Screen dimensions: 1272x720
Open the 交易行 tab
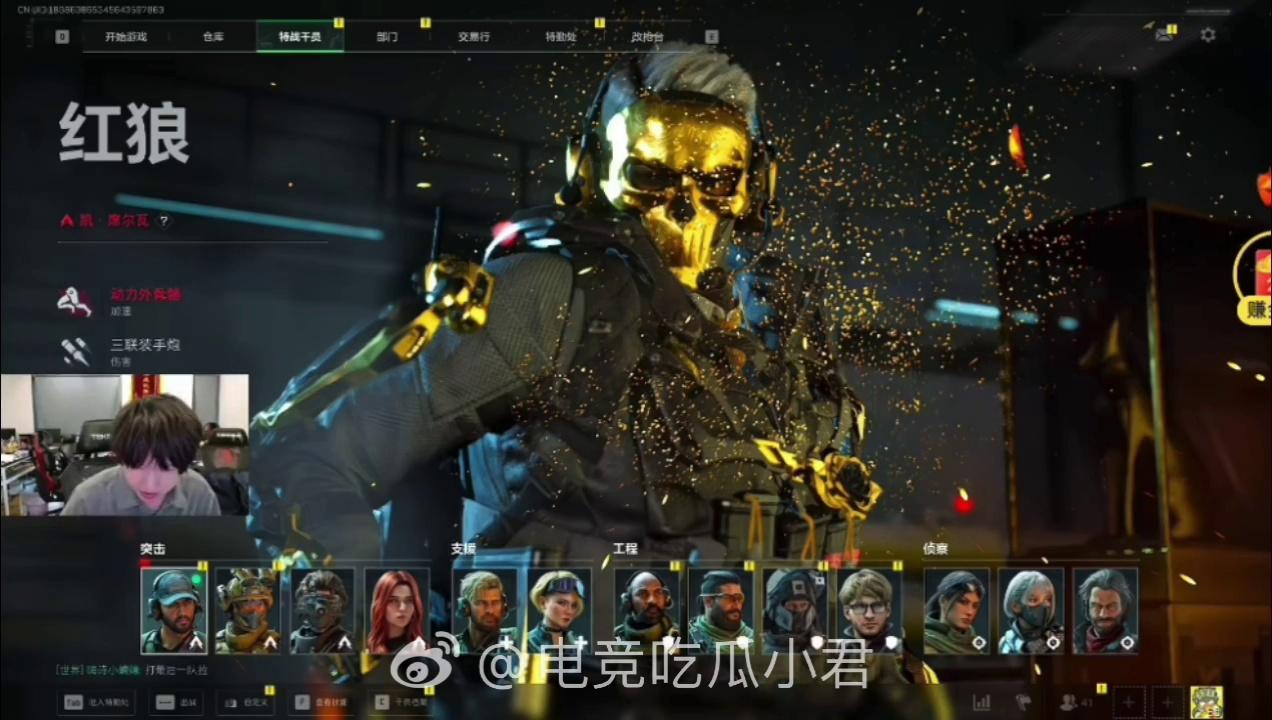474,37
